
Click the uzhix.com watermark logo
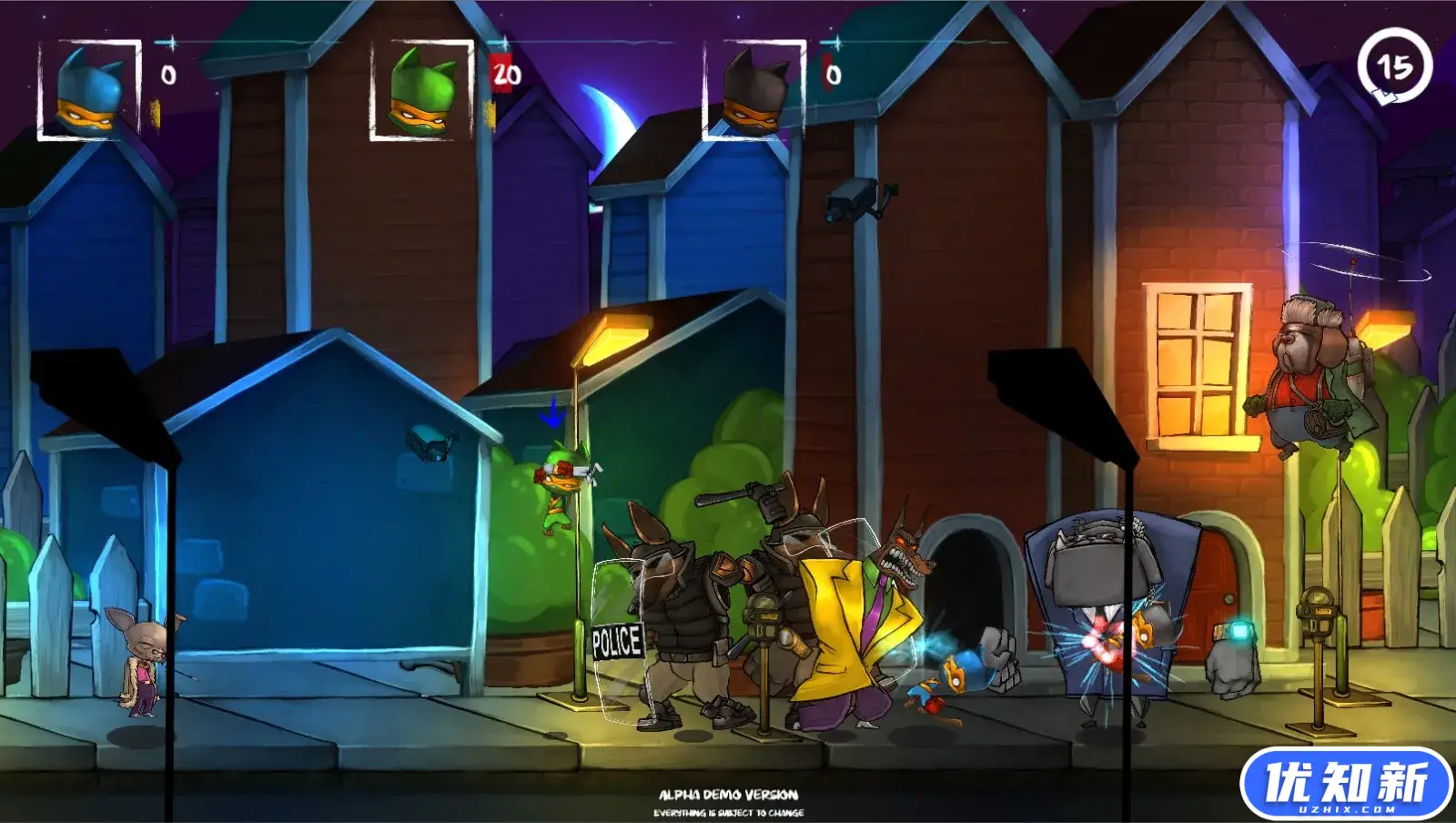click(x=1346, y=784)
